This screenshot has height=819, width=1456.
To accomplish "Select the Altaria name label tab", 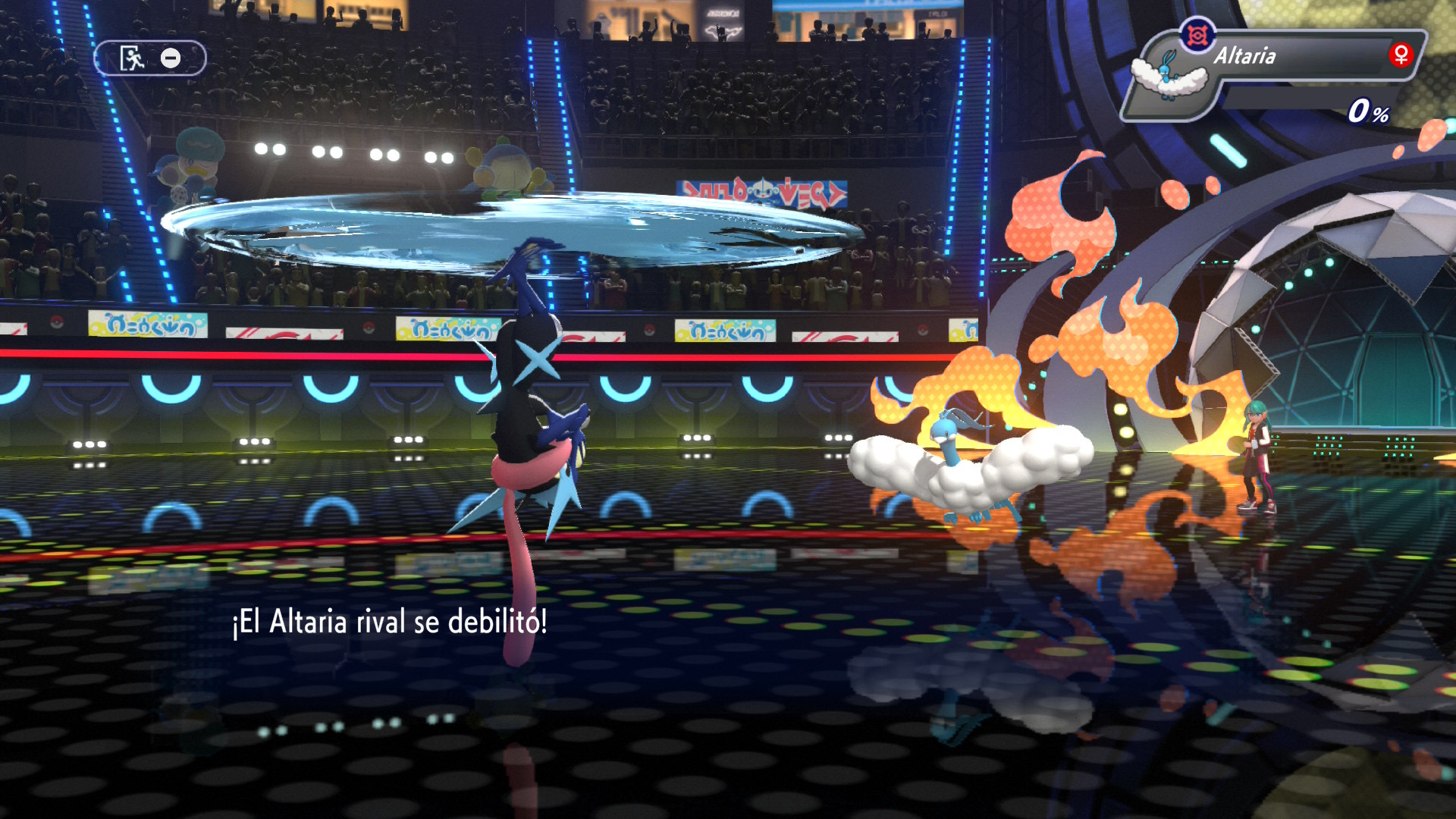I will pyautogui.click(x=1244, y=54).
